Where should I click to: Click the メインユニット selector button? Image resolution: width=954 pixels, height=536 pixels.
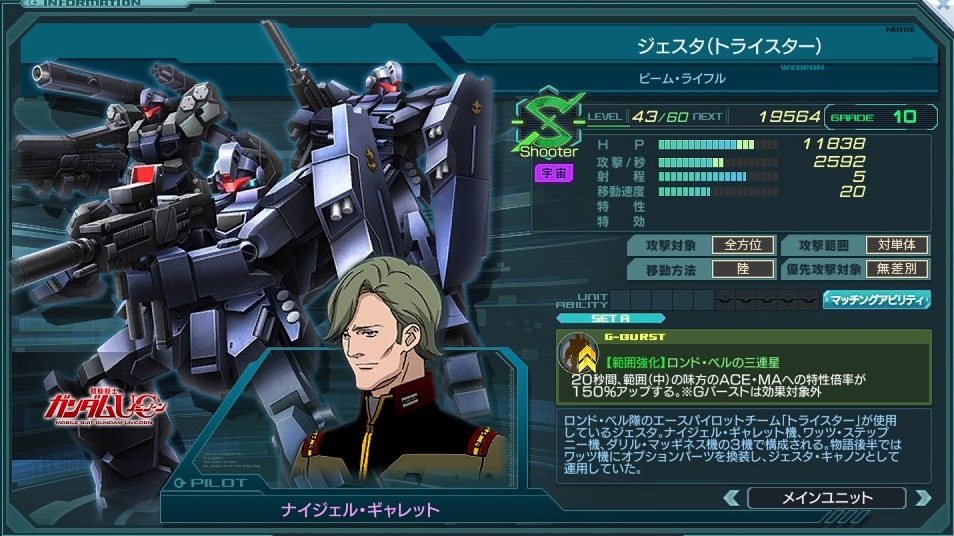point(826,497)
